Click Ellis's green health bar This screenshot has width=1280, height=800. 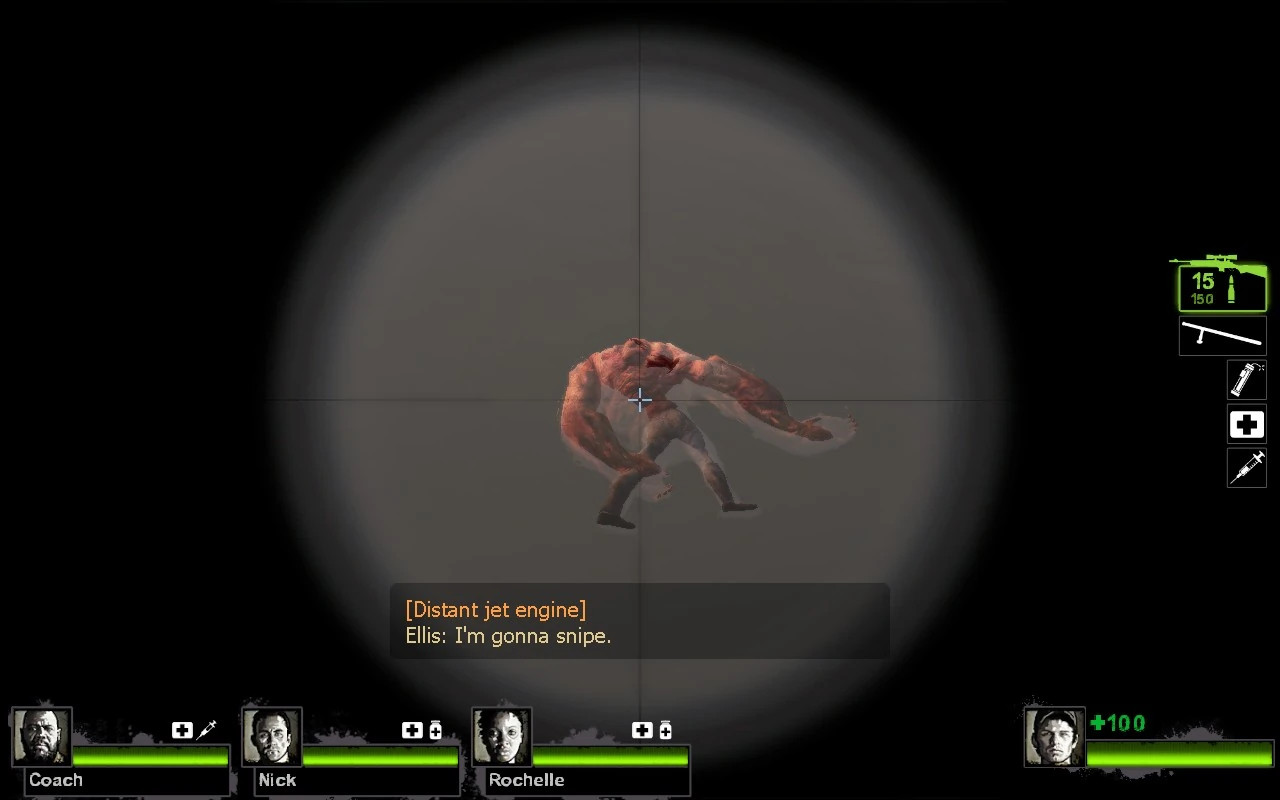pyautogui.click(x=1180, y=755)
